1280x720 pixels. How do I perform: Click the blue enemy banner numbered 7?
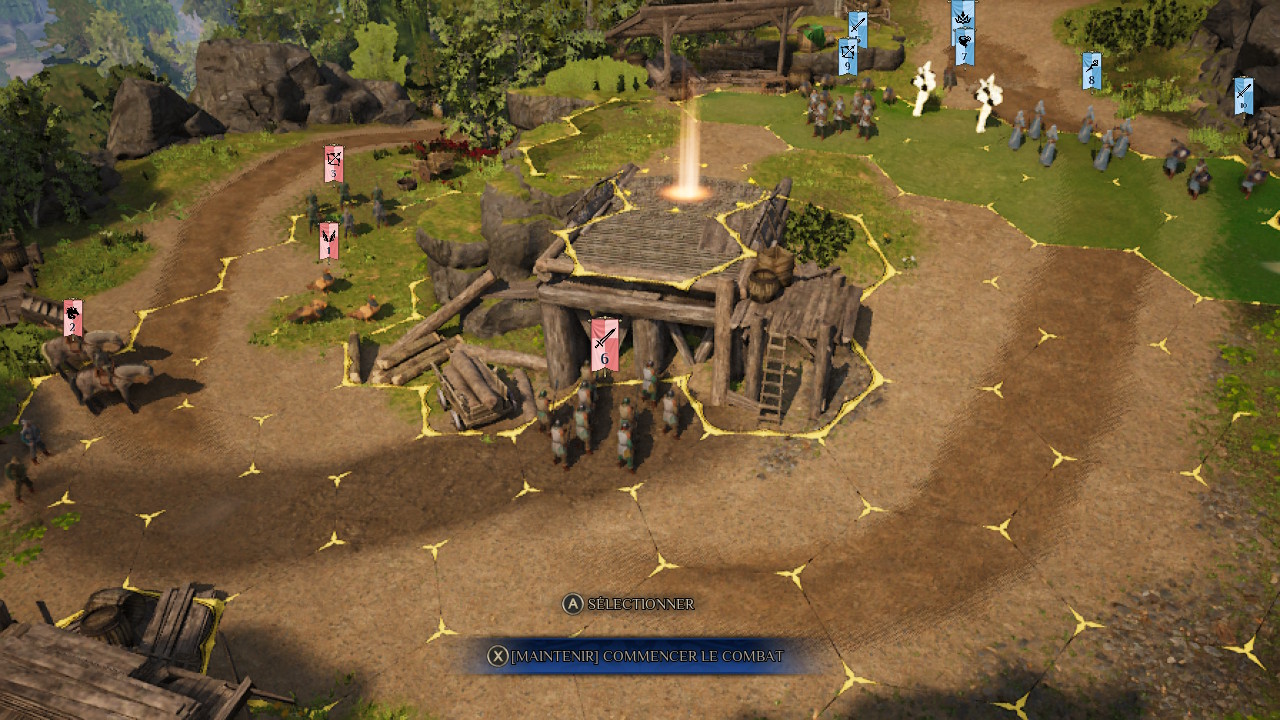click(x=964, y=48)
